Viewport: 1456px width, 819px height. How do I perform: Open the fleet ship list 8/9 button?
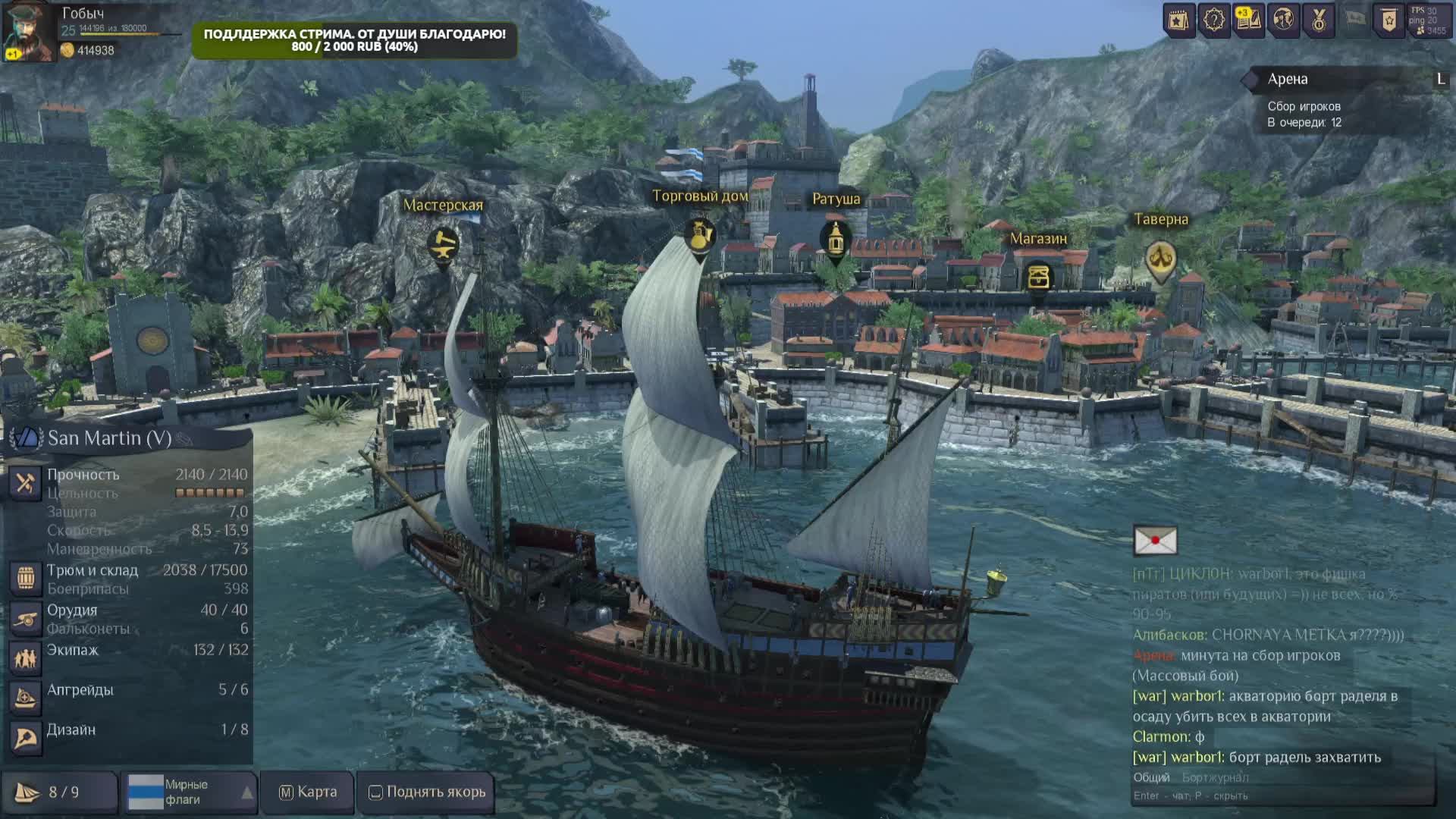(x=59, y=792)
